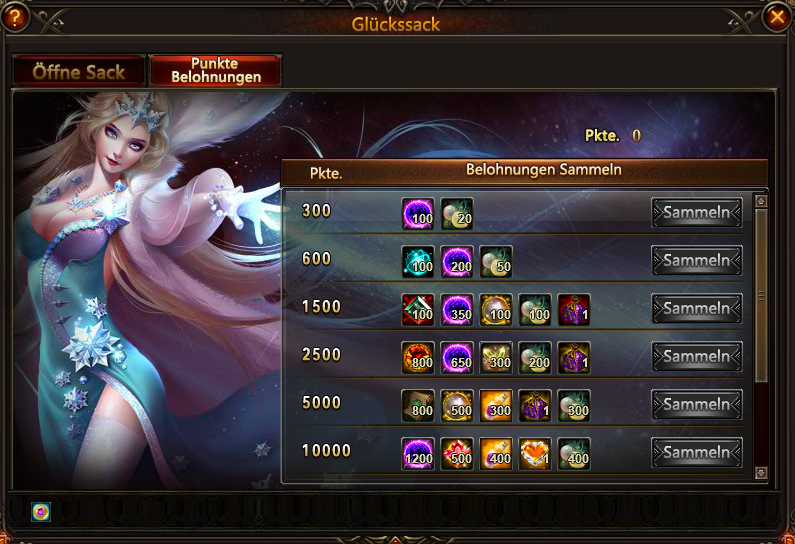View the pearl 20 reward icon

pos(456,213)
